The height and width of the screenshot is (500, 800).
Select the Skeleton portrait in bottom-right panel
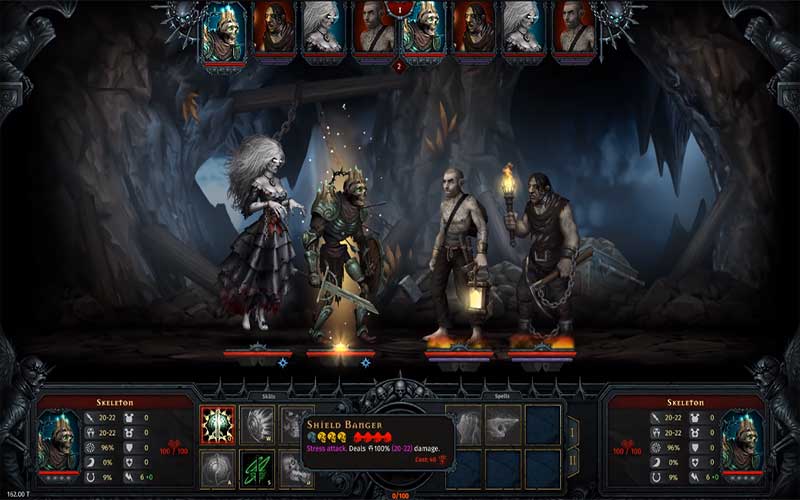pos(740,439)
